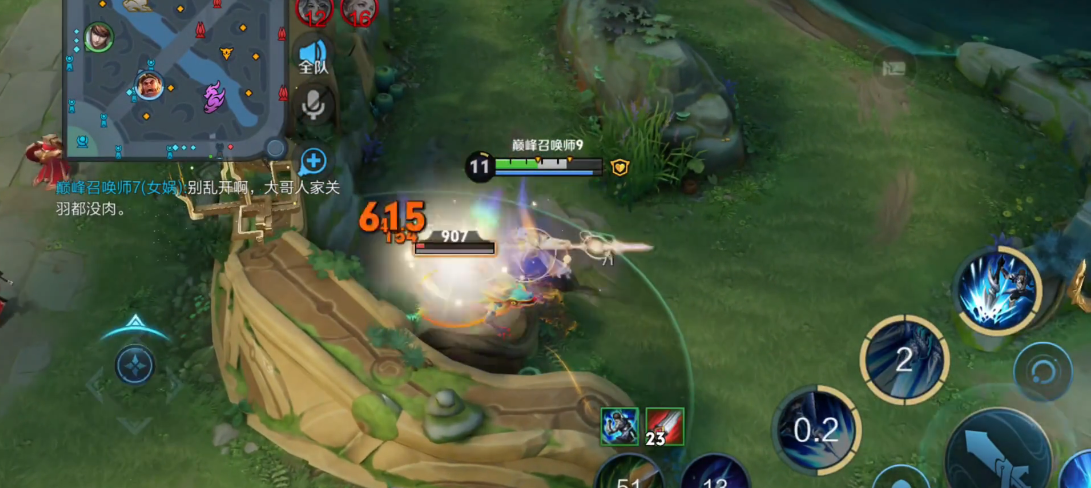The image size is (1091, 488).
Task: Select the enemy portrait with timer 16
Action: coord(359,10)
